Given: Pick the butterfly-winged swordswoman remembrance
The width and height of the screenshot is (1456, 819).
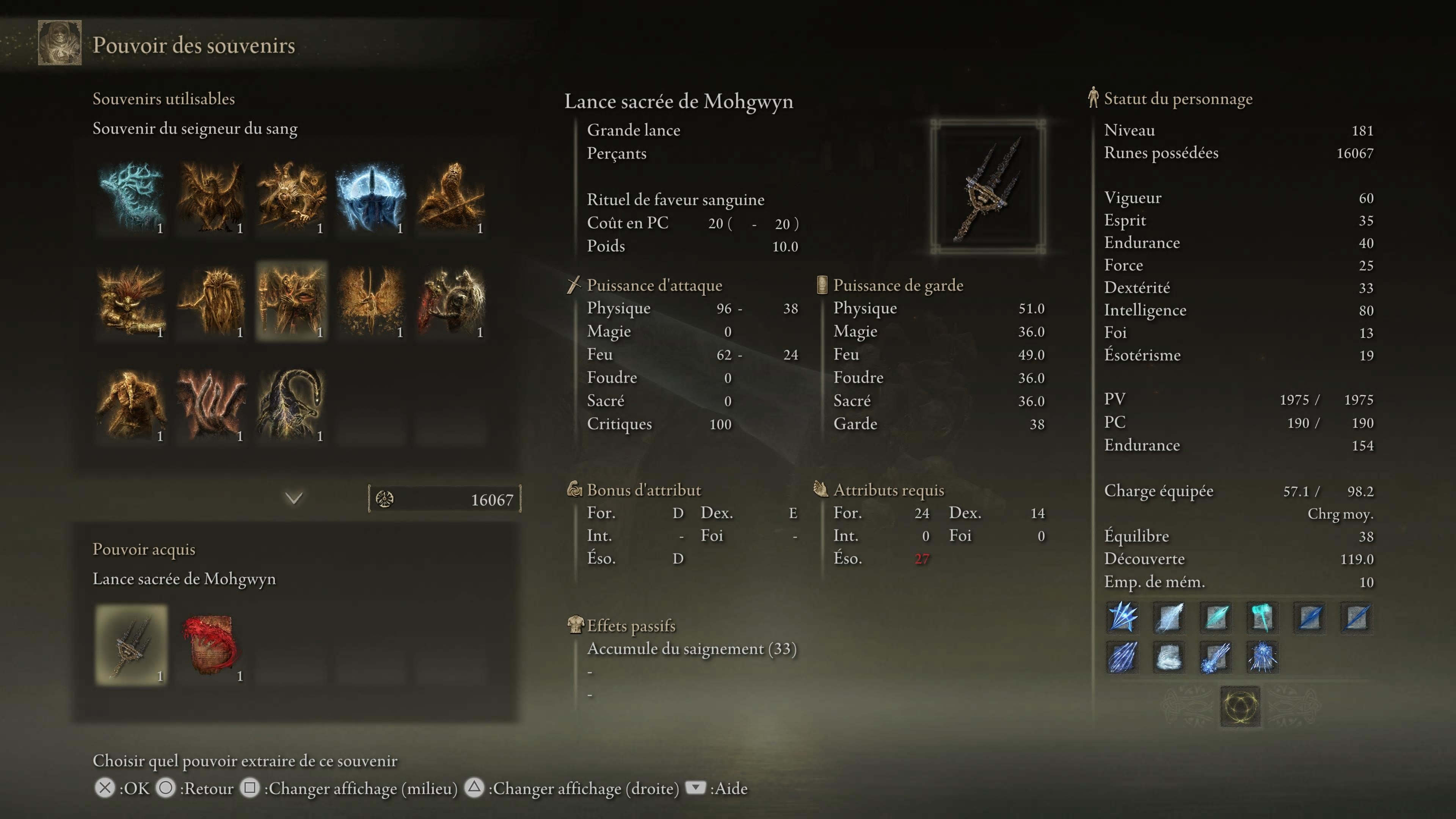Looking at the screenshot, I should [371, 301].
